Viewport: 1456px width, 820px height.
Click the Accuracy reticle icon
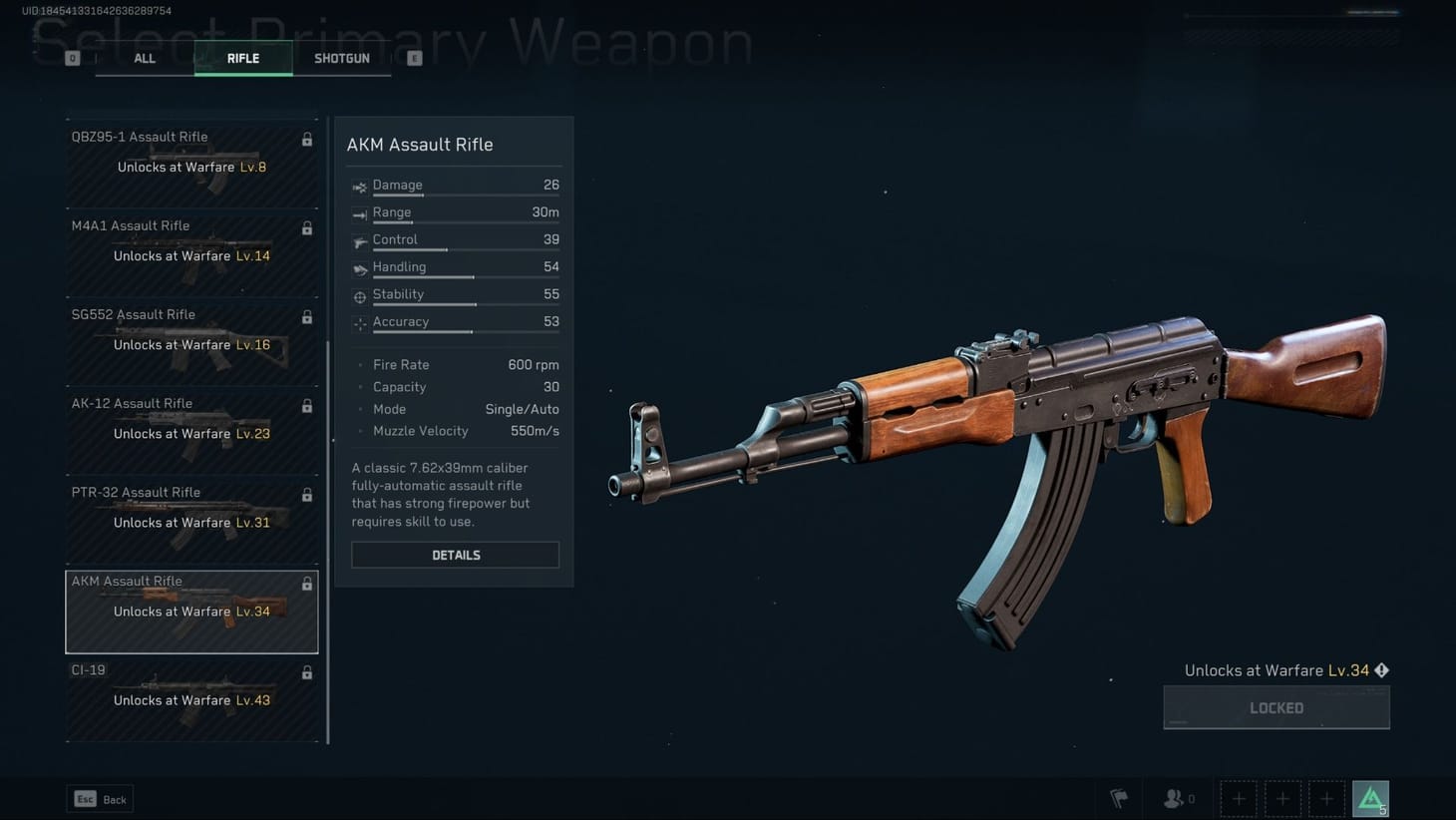pyautogui.click(x=359, y=321)
